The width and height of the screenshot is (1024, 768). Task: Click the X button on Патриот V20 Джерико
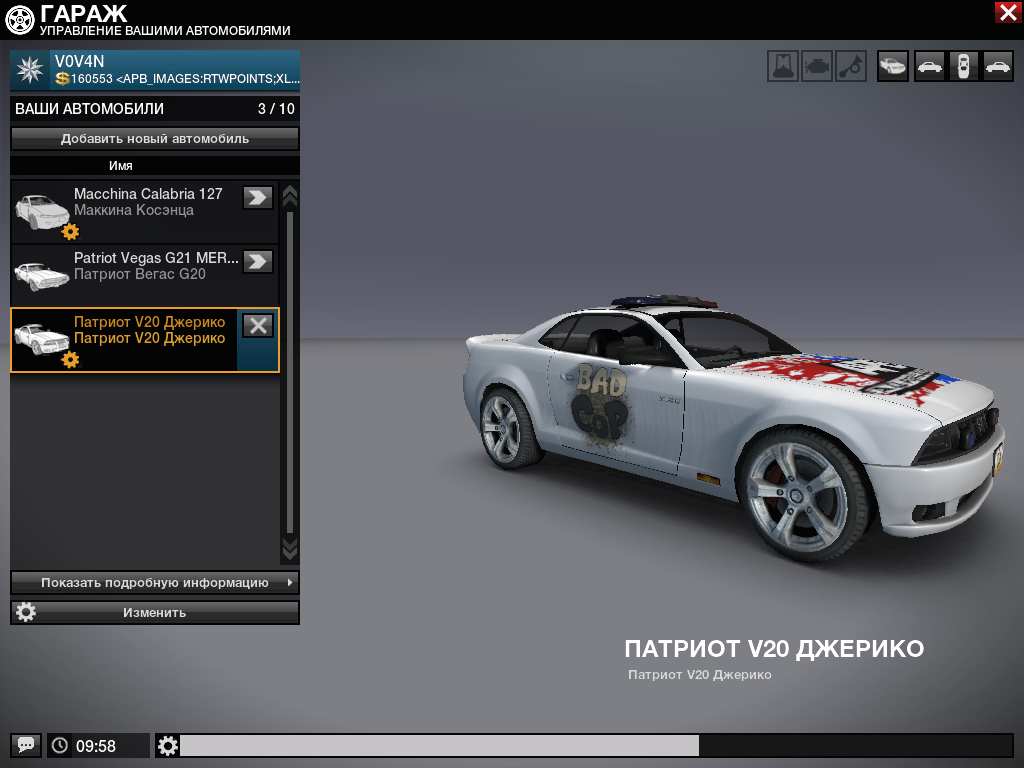click(x=258, y=325)
